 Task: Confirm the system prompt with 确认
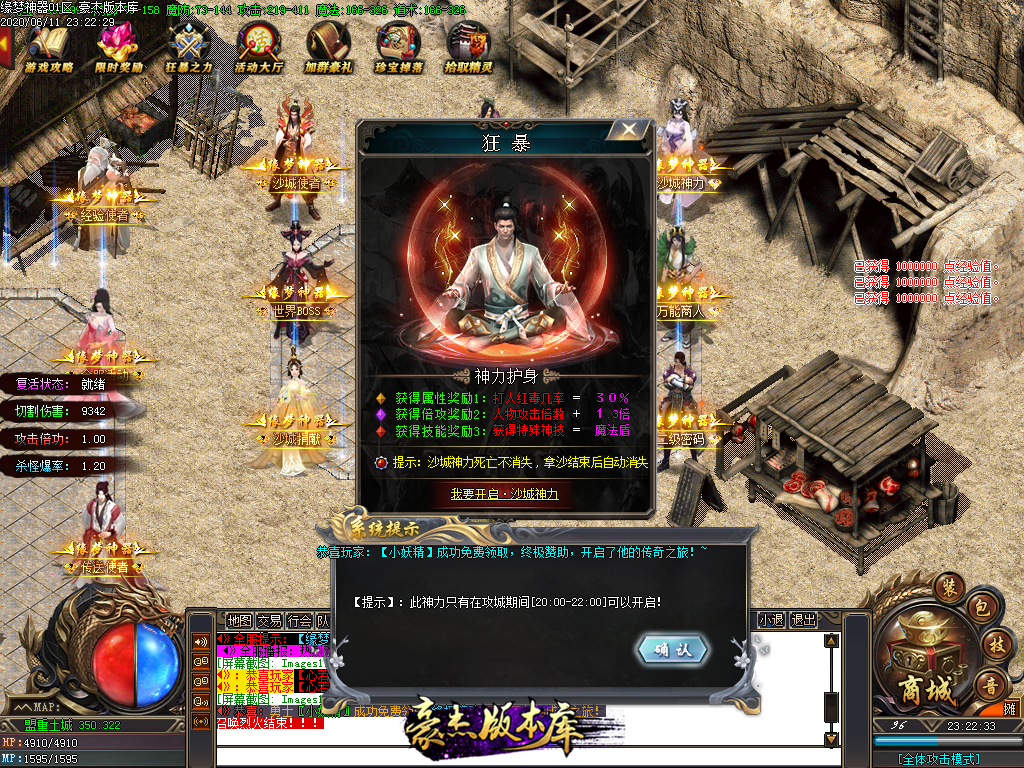[x=673, y=650]
